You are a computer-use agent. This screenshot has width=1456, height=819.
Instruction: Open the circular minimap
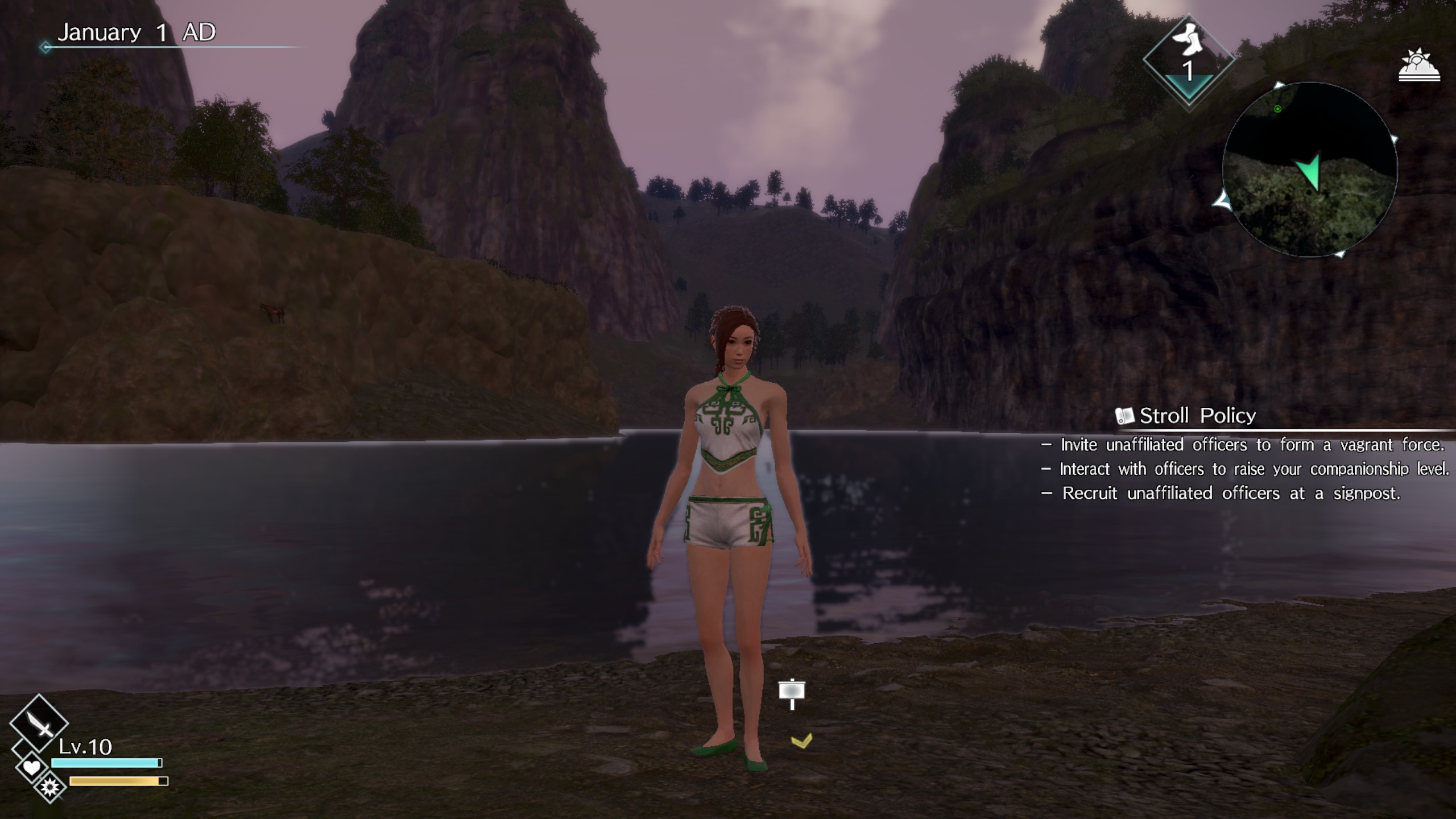[x=1309, y=169]
